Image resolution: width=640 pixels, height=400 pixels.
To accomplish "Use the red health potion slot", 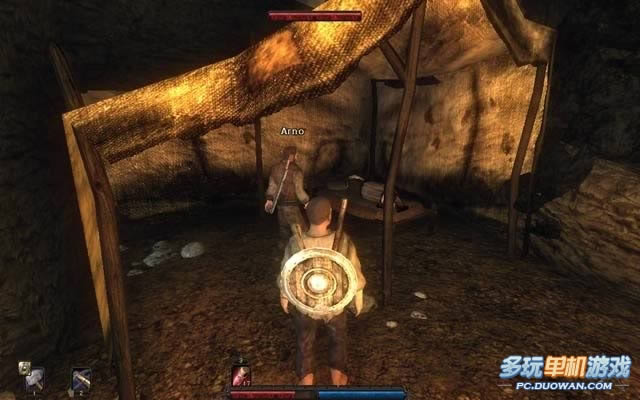I will (241, 376).
